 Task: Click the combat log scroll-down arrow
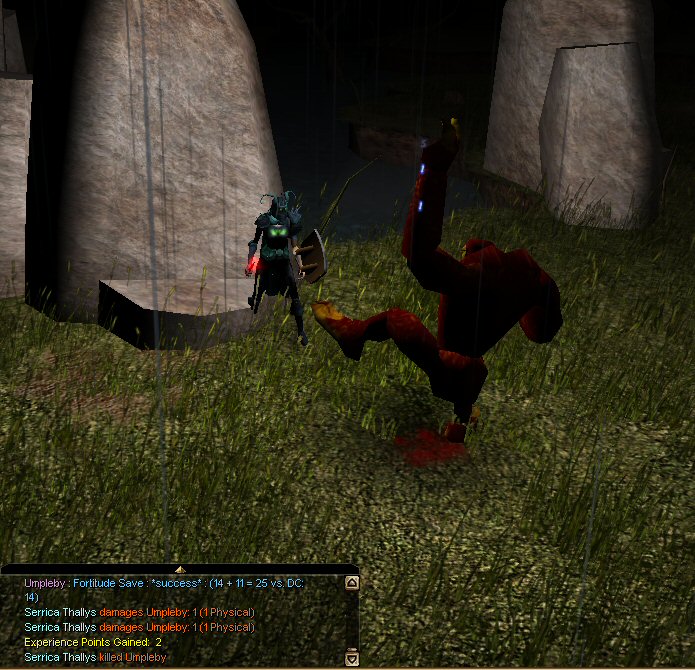click(351, 658)
